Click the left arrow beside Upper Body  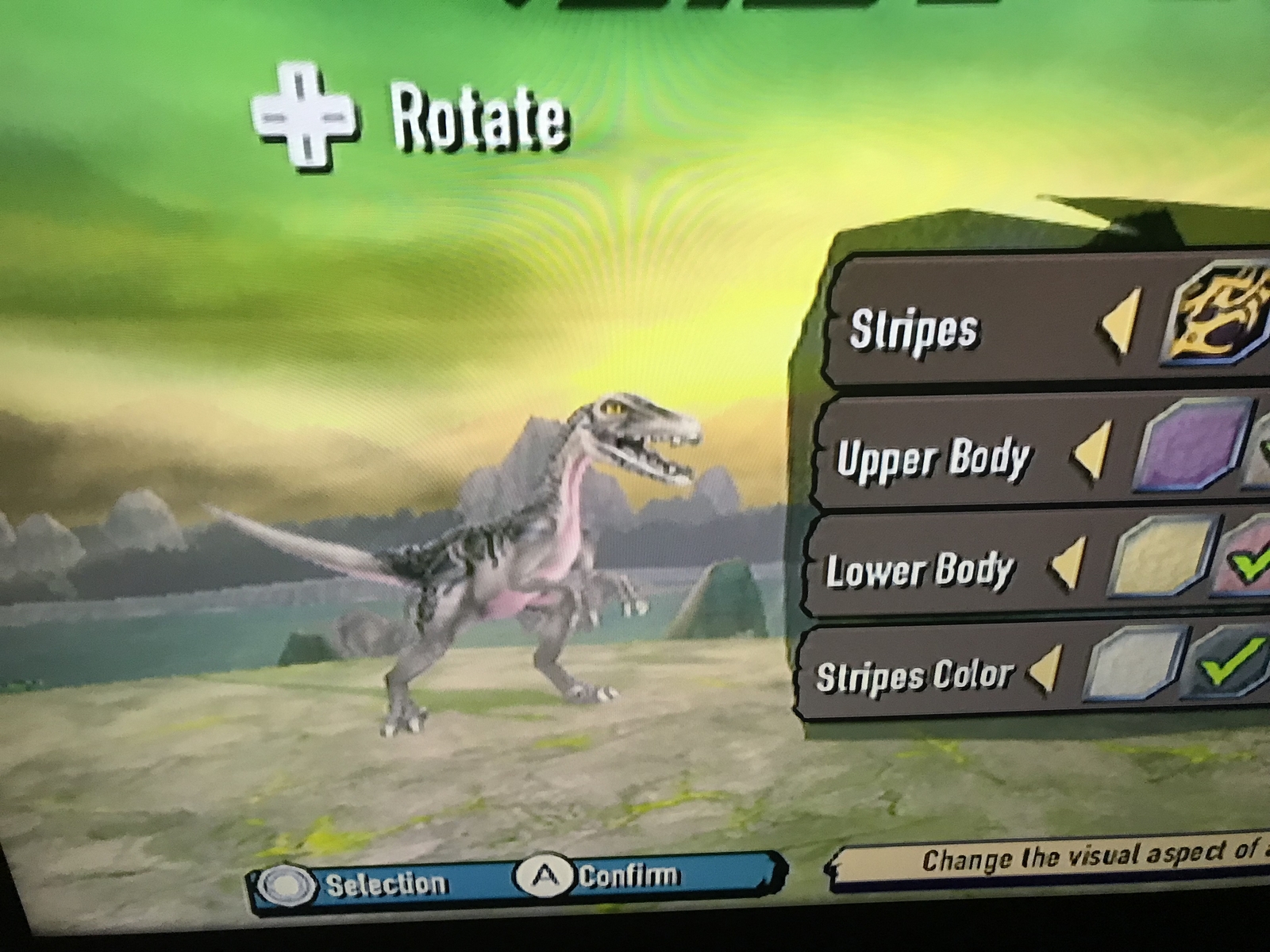coord(1093,451)
